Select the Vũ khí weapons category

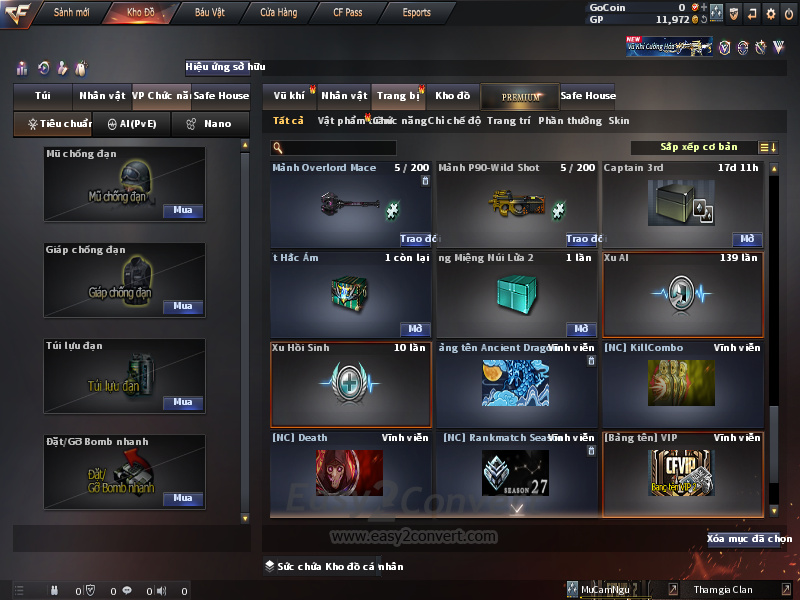coord(290,96)
